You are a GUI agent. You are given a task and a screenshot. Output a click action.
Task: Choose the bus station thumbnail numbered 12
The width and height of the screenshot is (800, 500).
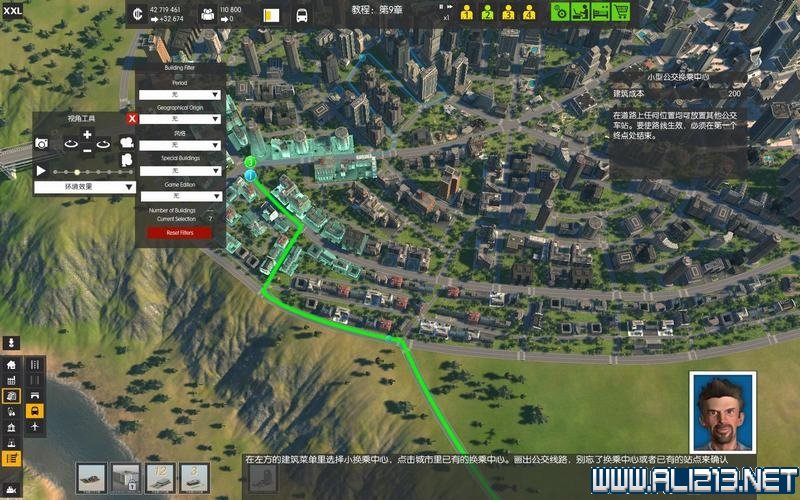[x=160, y=477]
